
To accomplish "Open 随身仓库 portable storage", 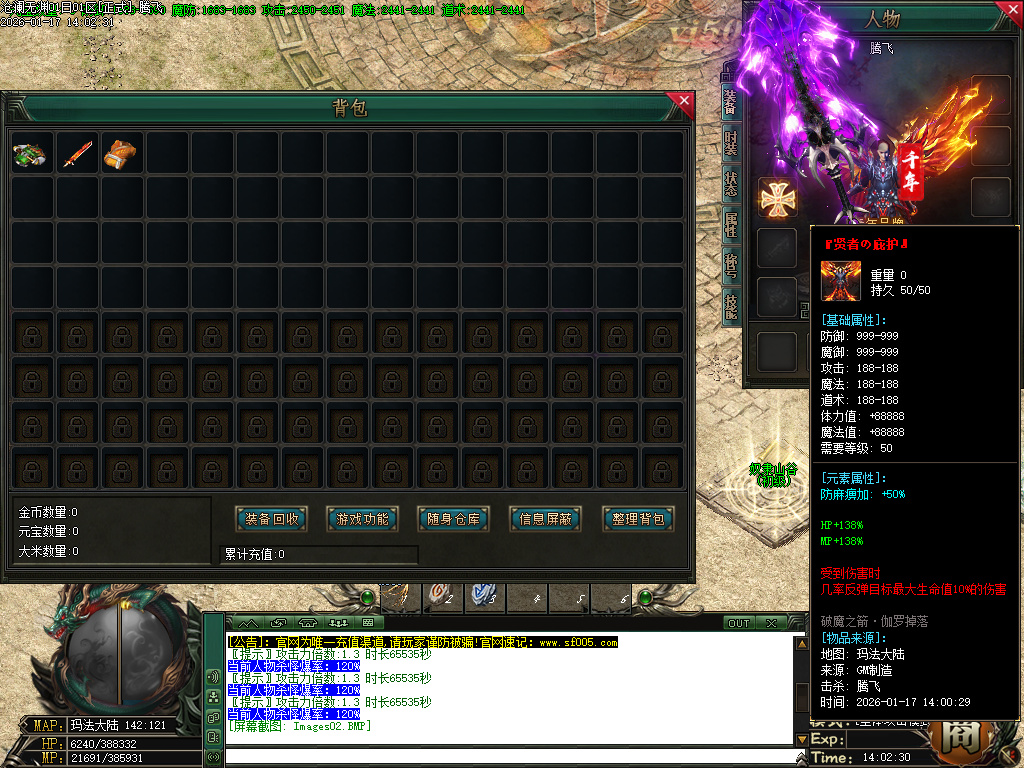I will (x=454, y=519).
